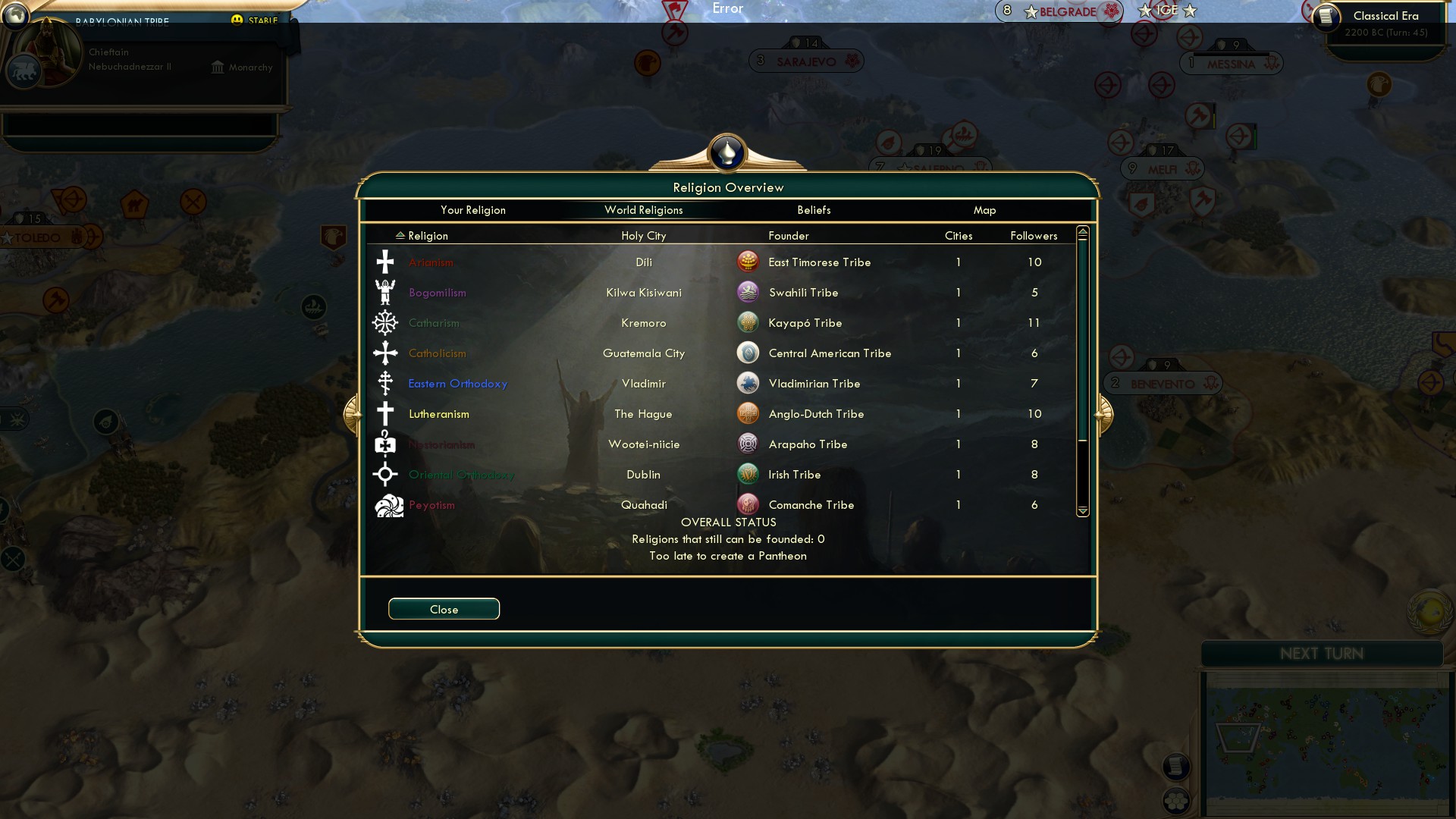The image size is (1456, 819).
Task: Switch to the Beliefs tab
Action: (813, 210)
